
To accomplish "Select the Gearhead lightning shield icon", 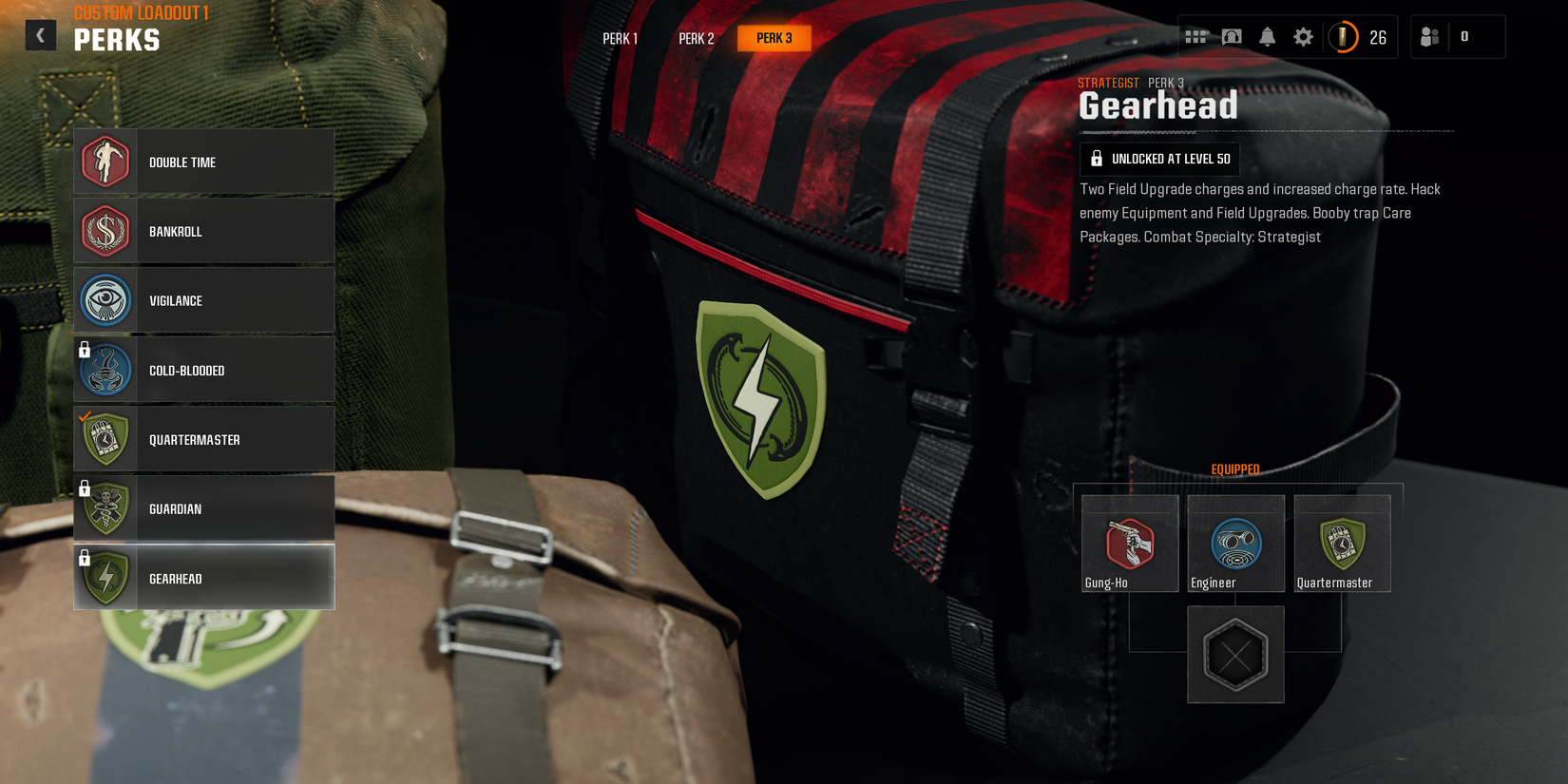I will click(105, 578).
